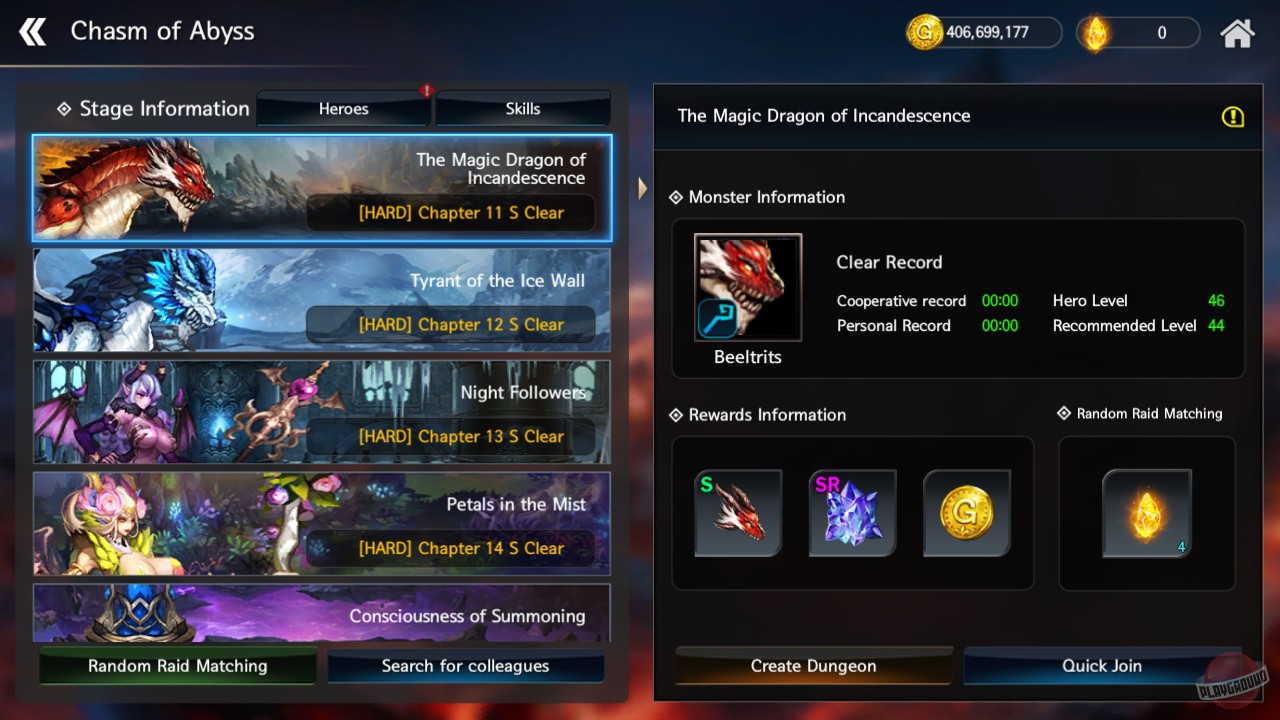
Task: Switch to the Heroes tab
Action: coord(343,108)
